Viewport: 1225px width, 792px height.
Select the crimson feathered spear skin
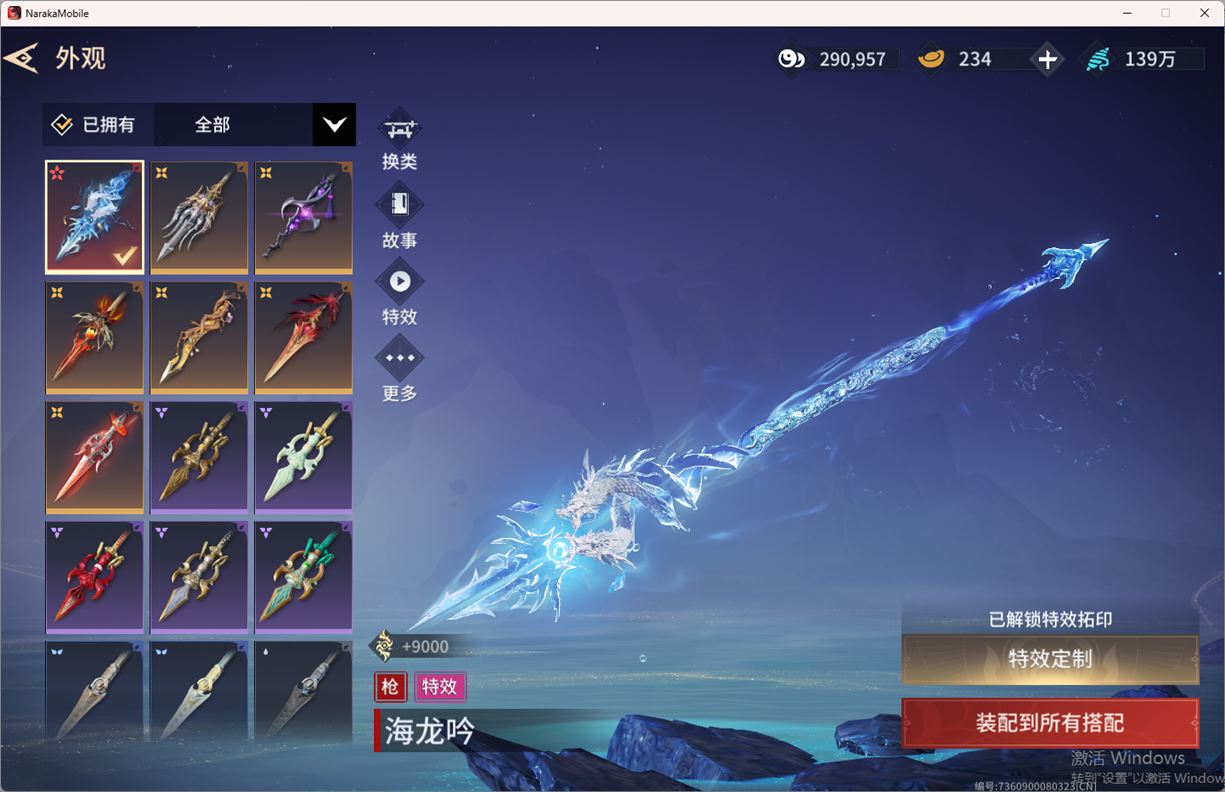pyautogui.click(x=303, y=337)
